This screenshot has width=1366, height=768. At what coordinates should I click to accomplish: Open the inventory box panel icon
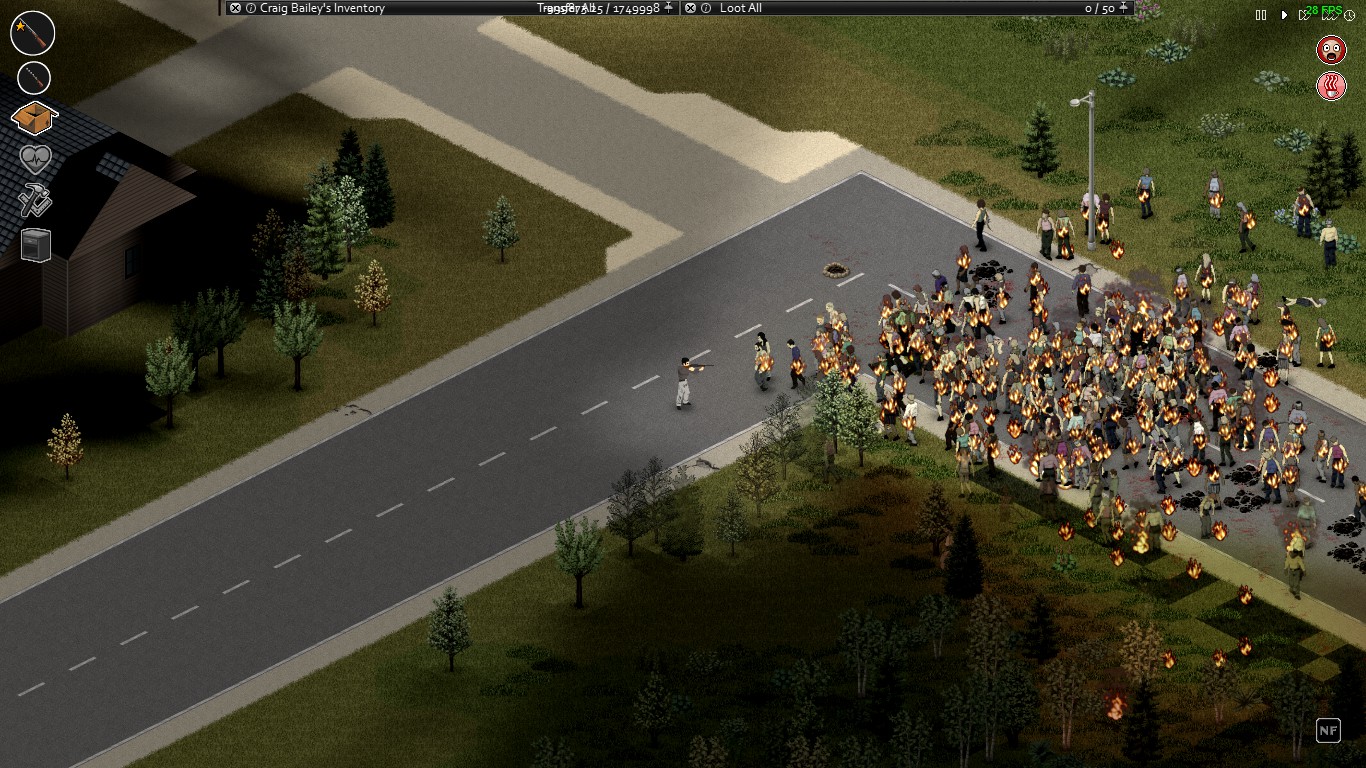click(34, 118)
